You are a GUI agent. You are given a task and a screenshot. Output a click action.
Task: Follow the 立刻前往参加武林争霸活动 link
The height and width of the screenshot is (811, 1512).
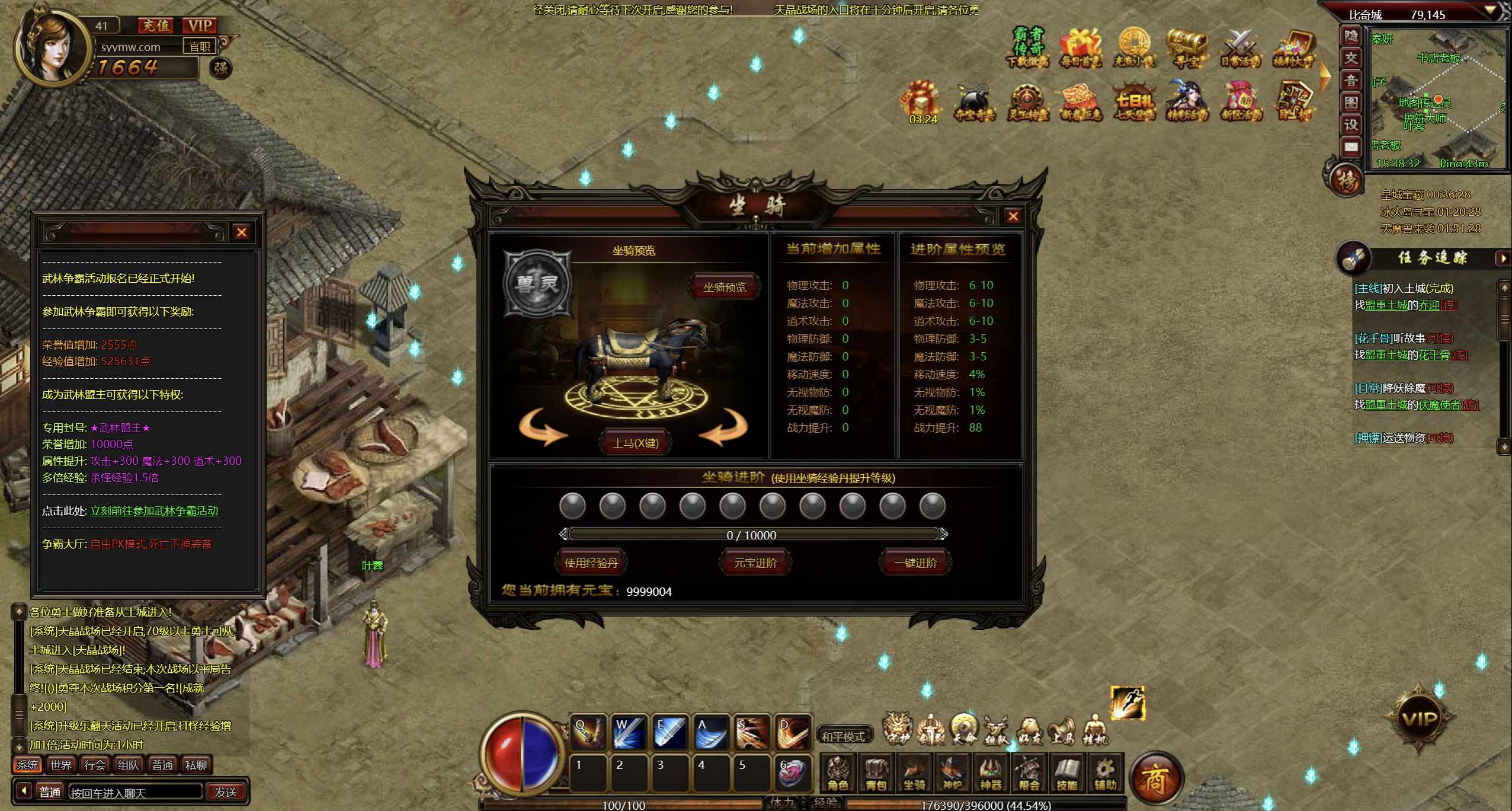pos(154,511)
